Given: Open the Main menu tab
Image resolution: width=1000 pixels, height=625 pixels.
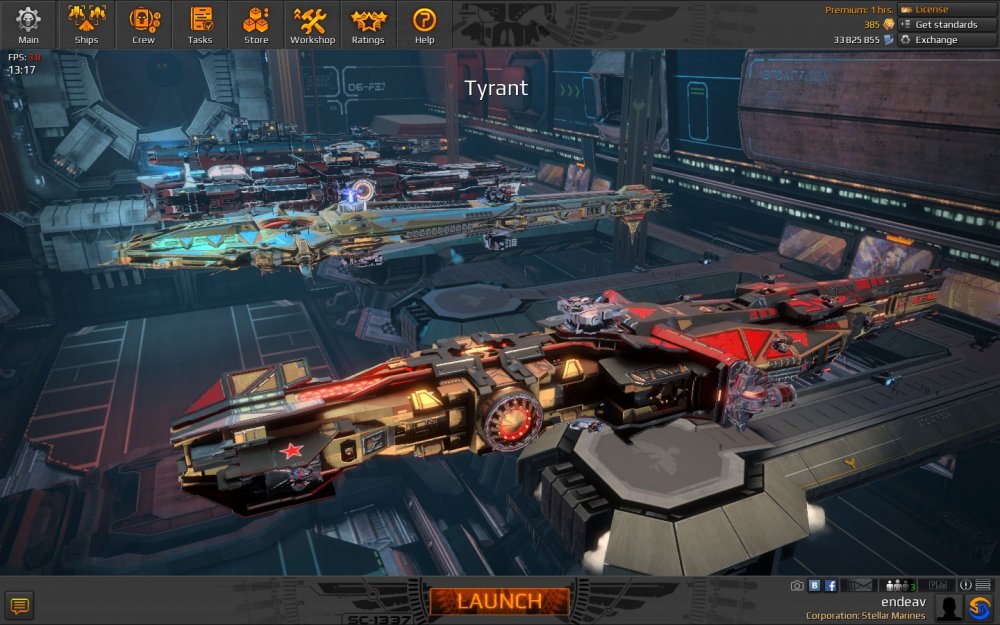Looking at the screenshot, I should click(28, 25).
